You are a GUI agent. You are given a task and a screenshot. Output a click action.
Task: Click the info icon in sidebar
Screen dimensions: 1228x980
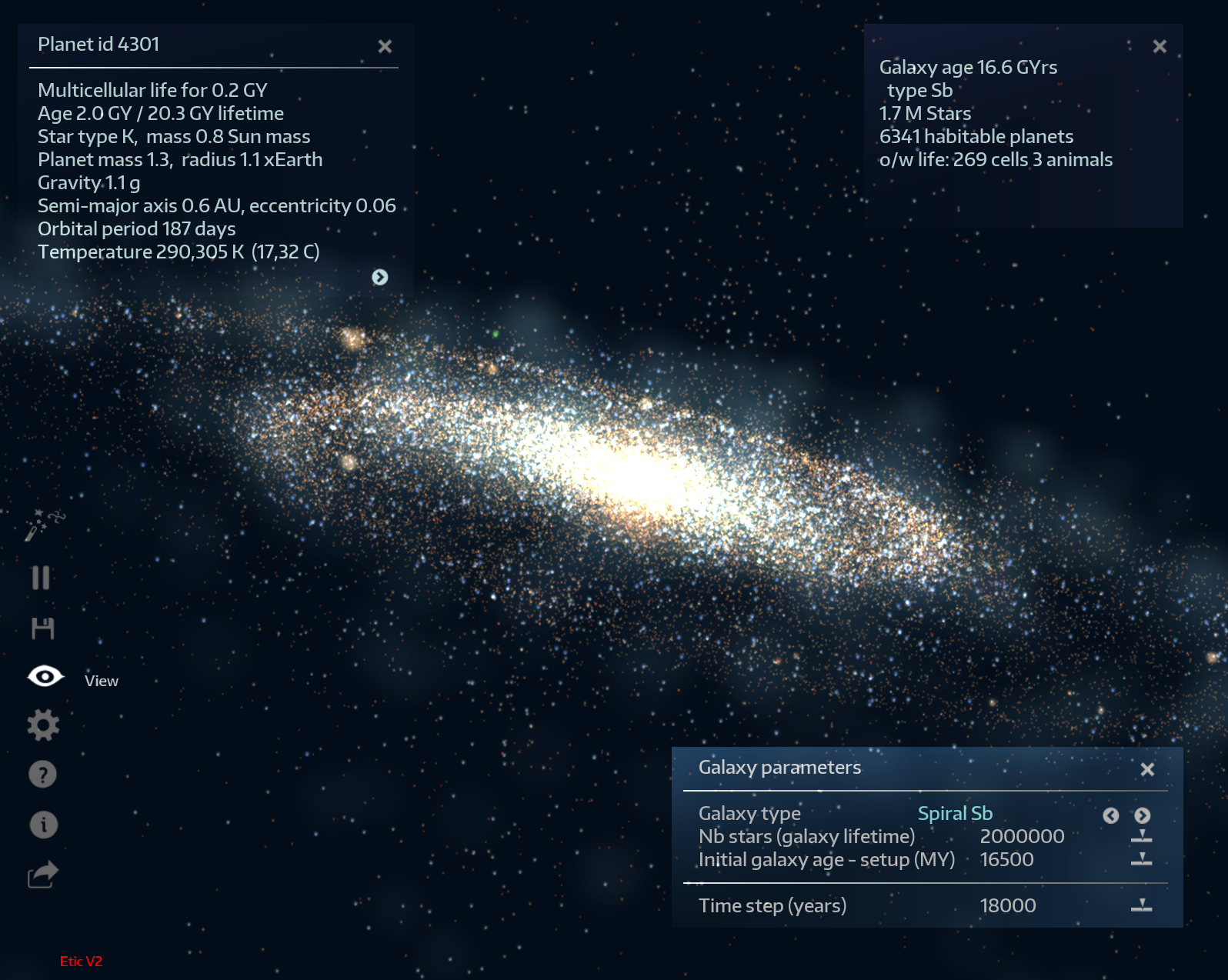(43, 824)
